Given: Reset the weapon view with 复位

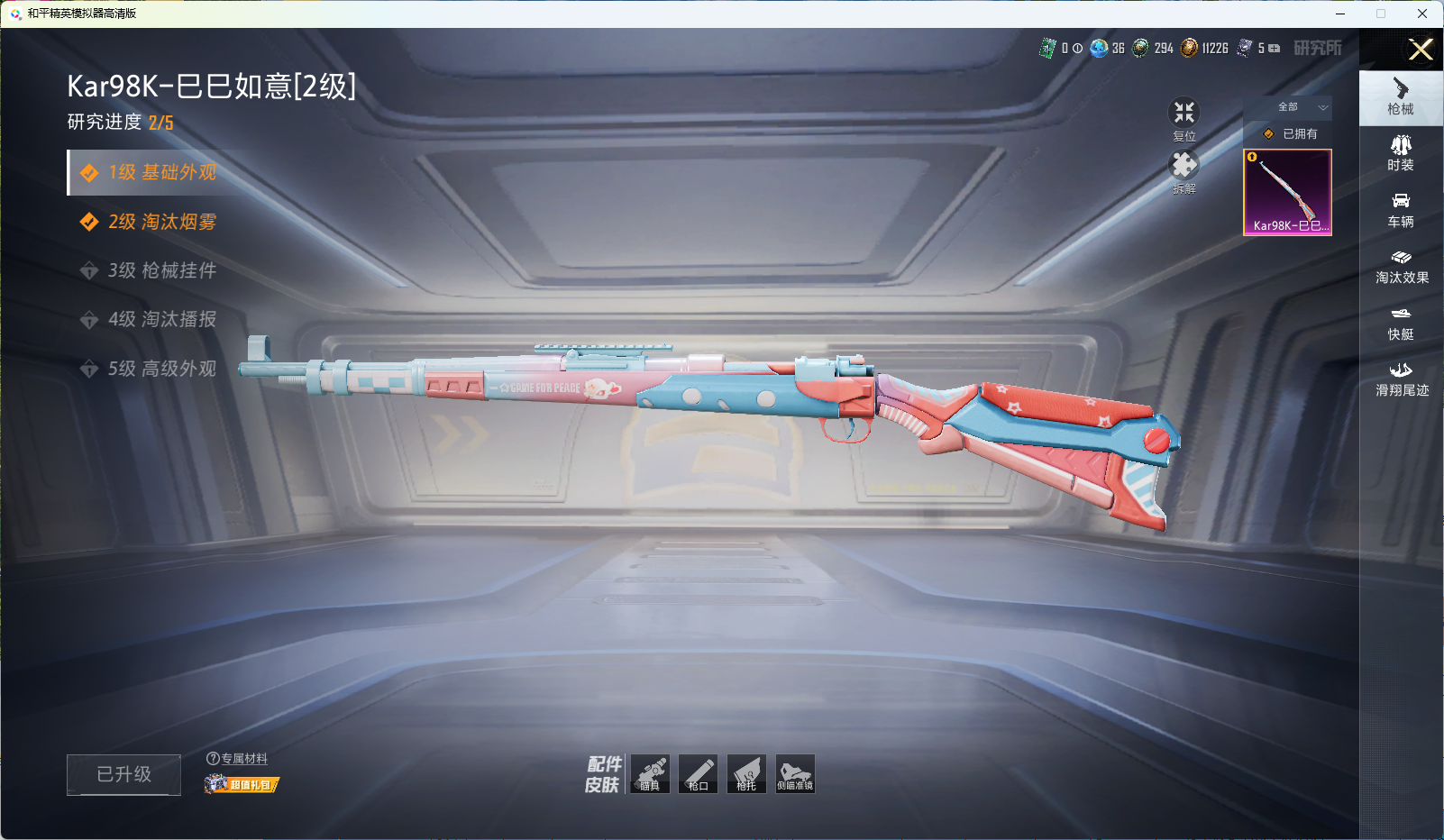Looking at the screenshot, I should pyautogui.click(x=1184, y=118).
